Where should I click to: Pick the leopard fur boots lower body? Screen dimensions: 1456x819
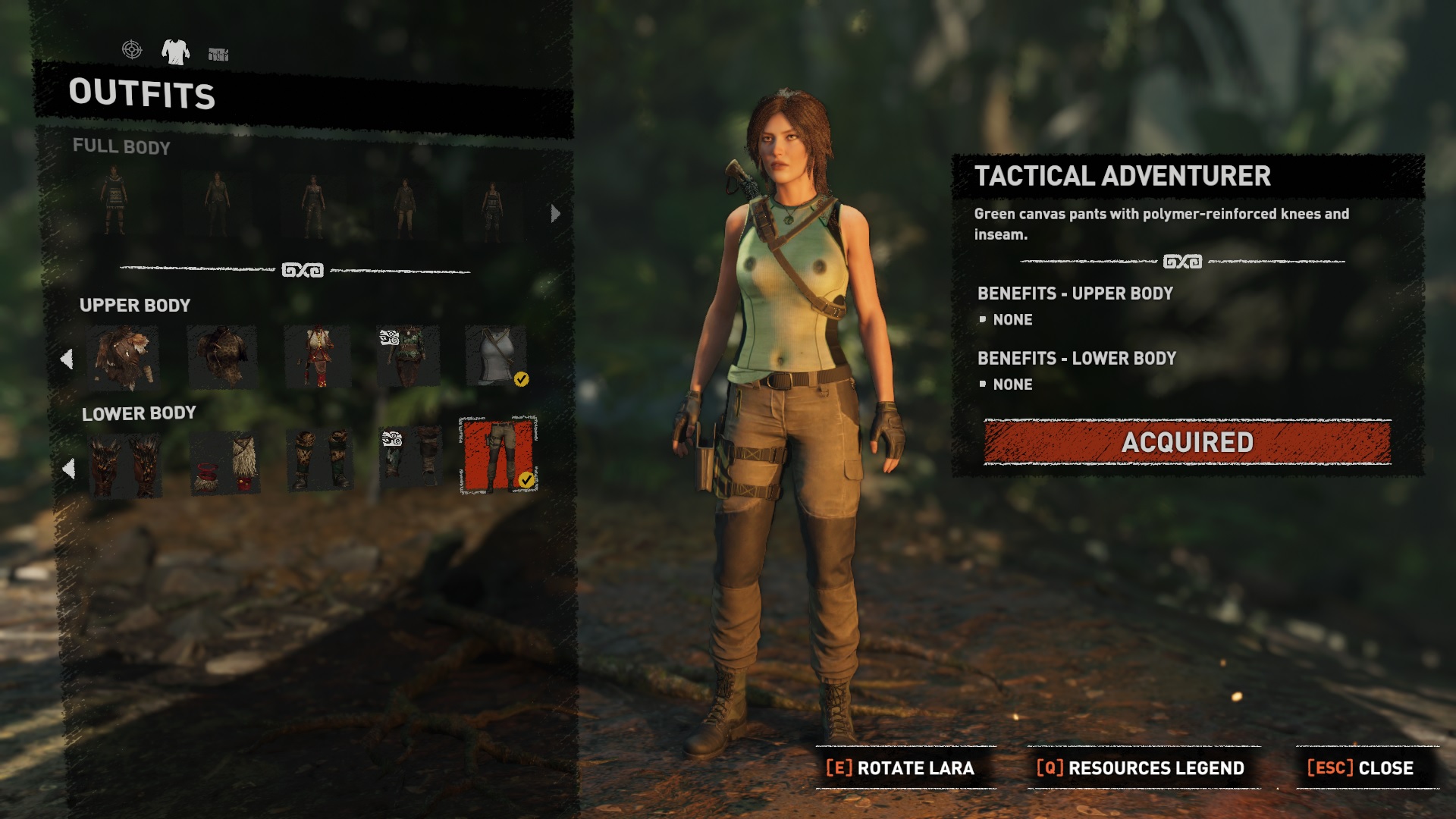pyautogui.click(x=320, y=460)
